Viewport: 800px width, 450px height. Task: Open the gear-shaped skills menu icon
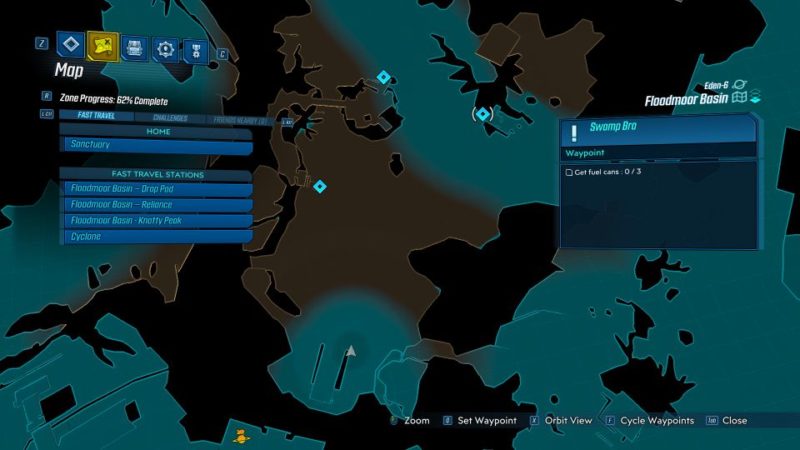[x=165, y=47]
